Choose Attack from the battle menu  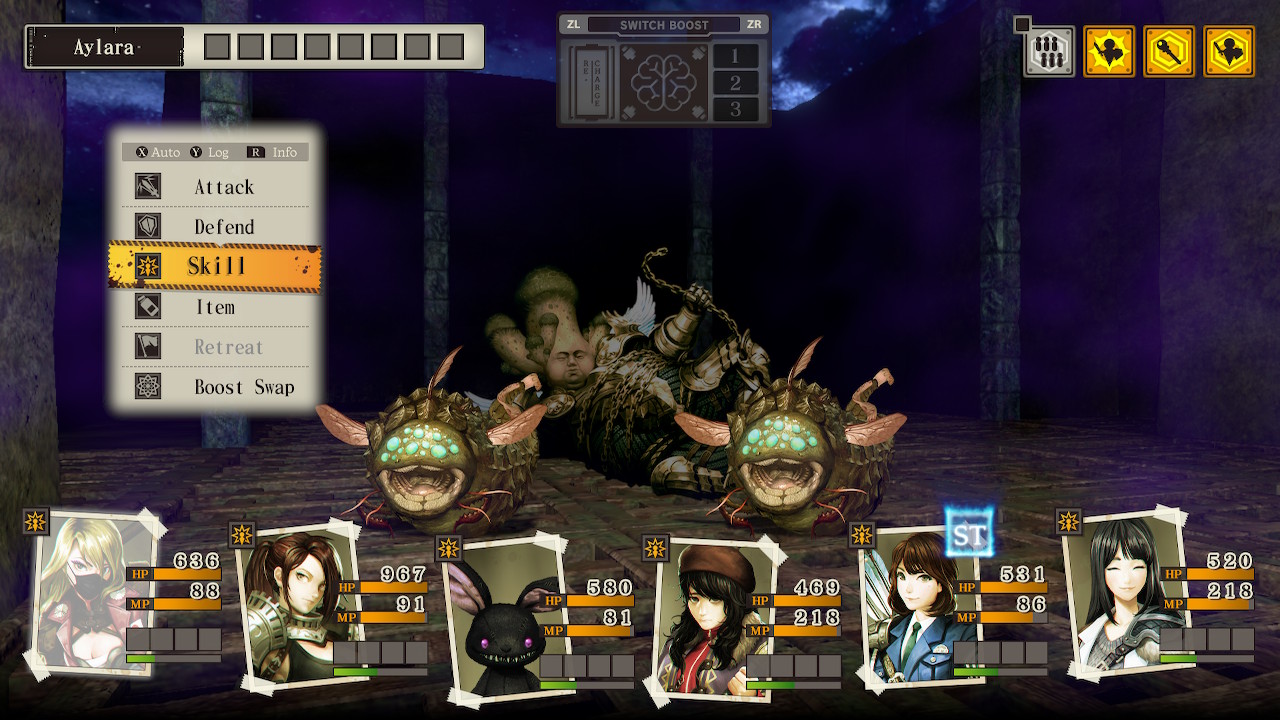223,187
